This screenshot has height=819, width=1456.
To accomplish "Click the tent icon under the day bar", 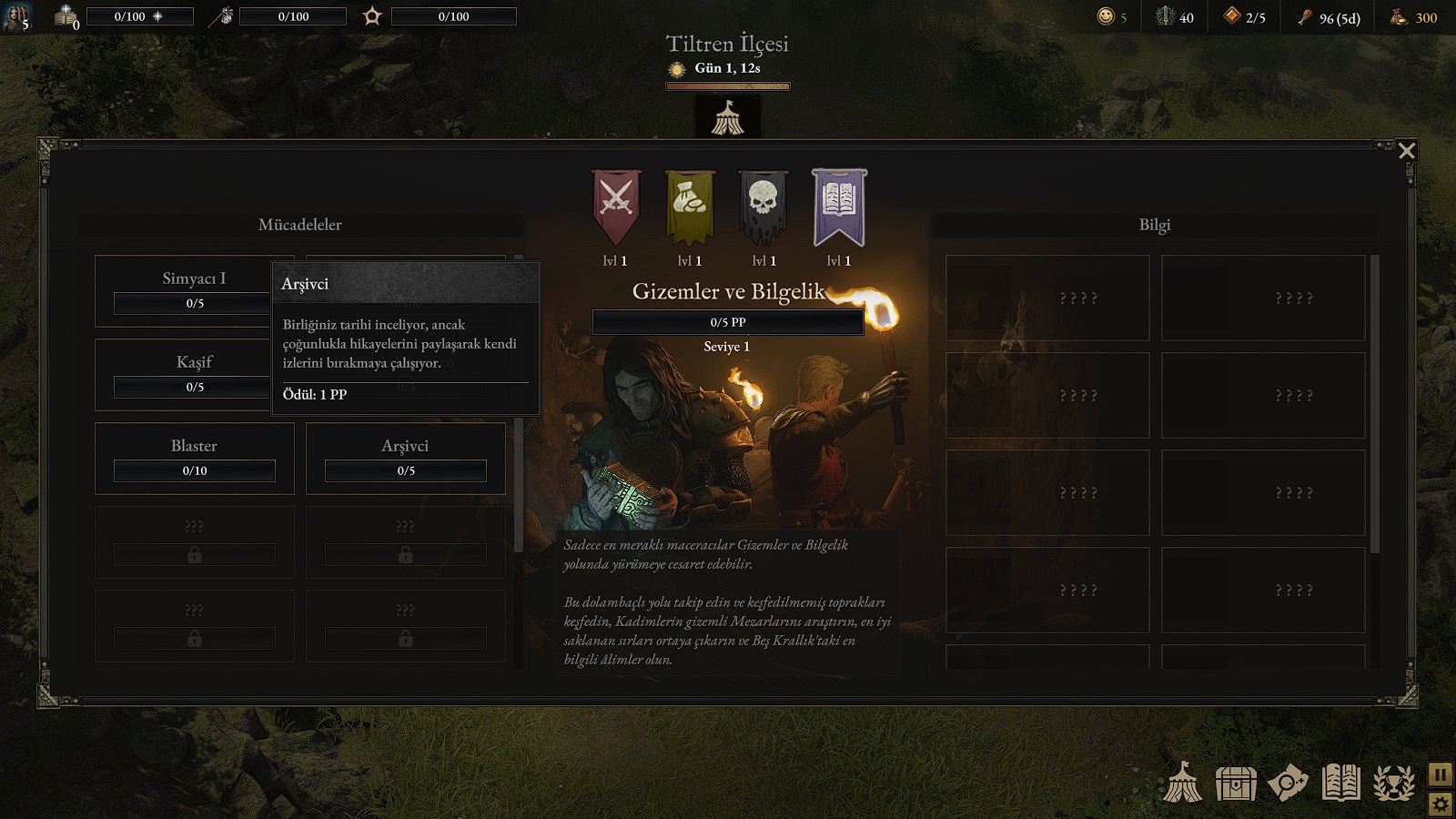I will tap(727, 118).
